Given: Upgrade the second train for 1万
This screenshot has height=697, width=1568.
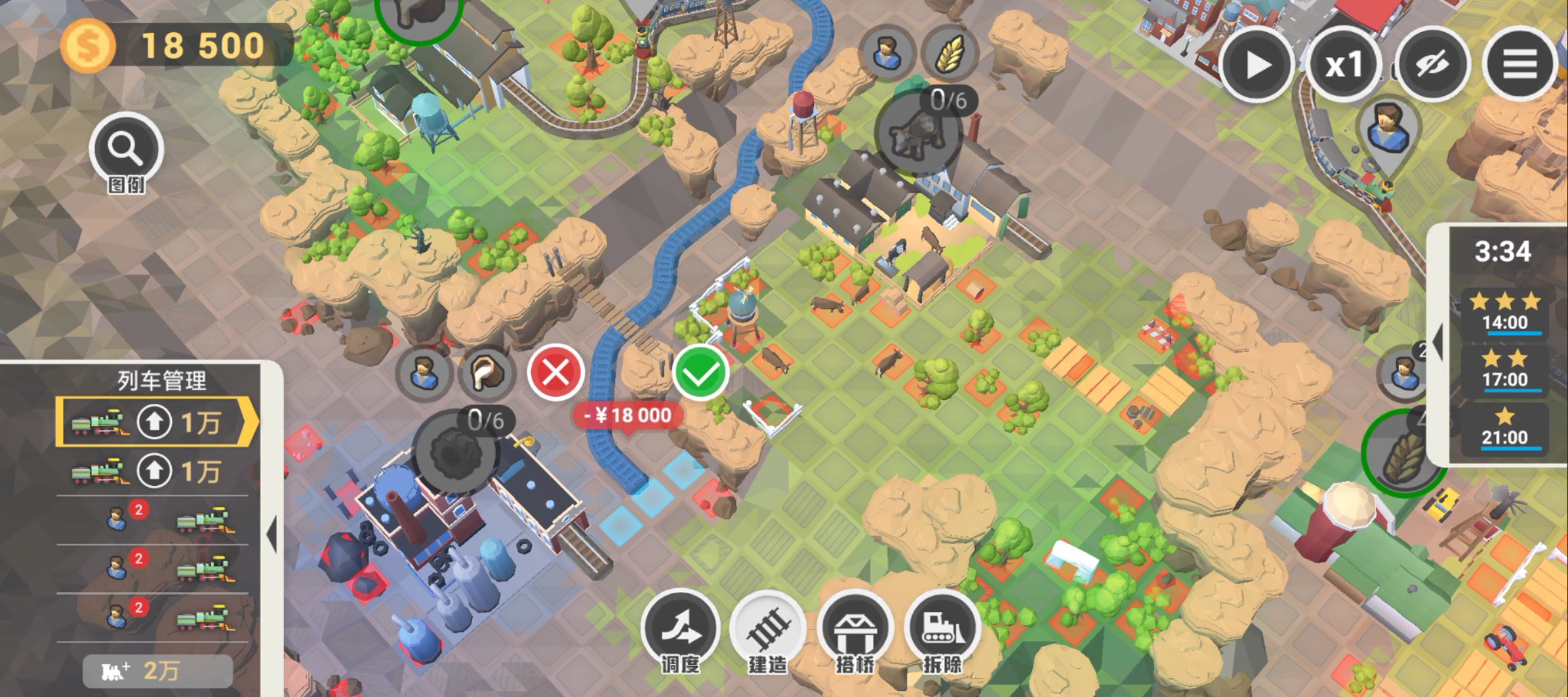Looking at the screenshot, I should 155,471.
